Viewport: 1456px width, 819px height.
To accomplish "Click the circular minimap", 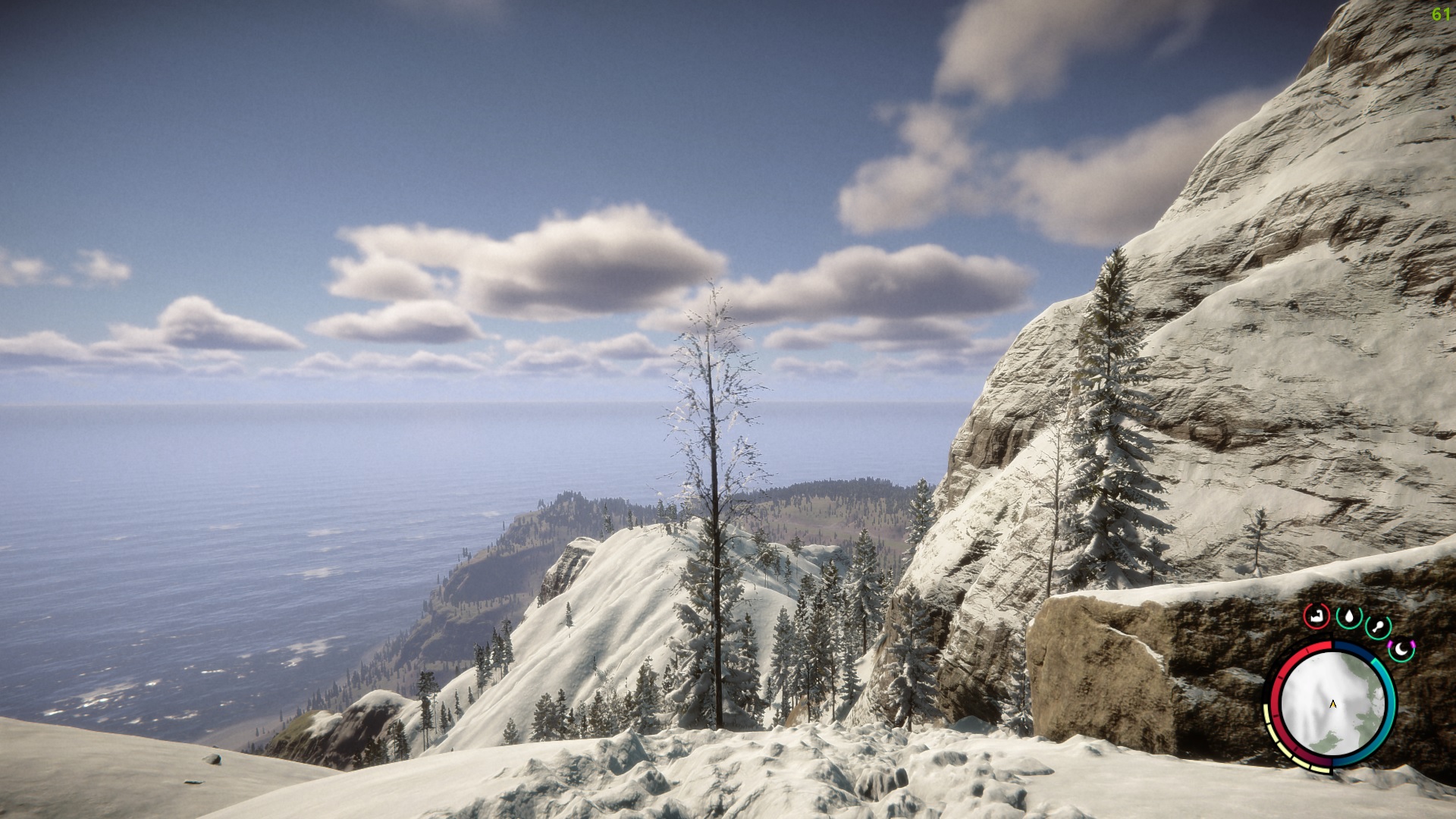I will pos(1332,704).
